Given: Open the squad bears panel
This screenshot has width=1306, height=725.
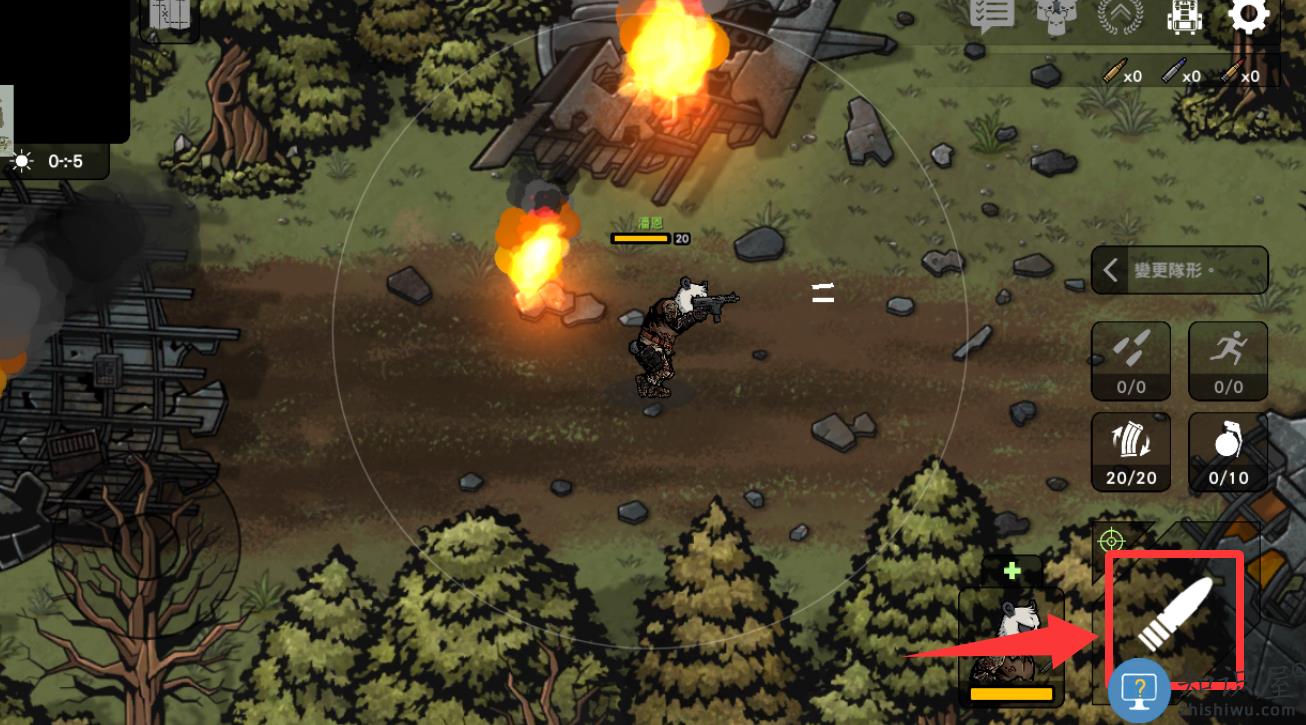Looking at the screenshot, I should 1054,16.
